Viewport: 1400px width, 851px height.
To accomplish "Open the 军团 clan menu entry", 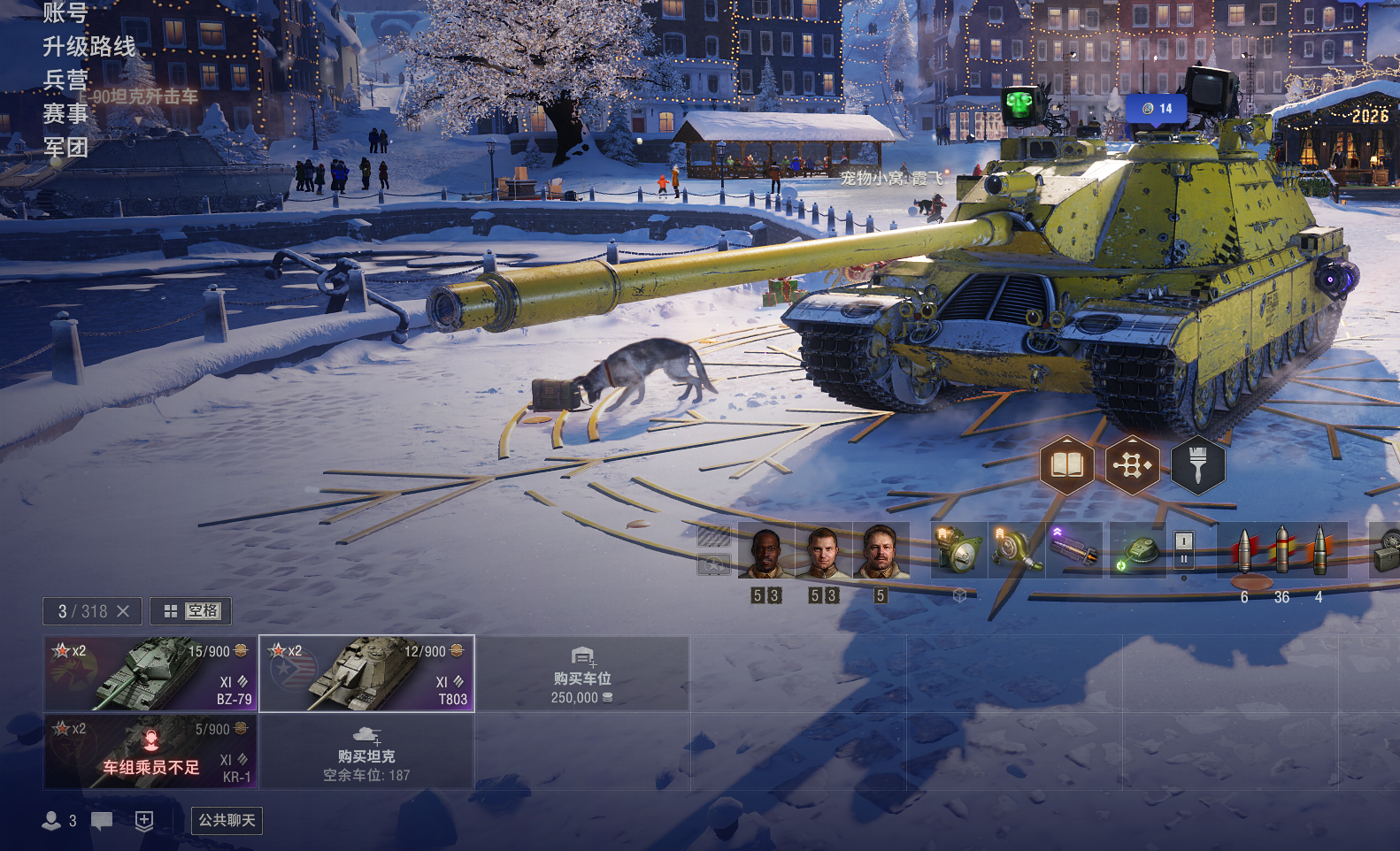I will click(65, 147).
